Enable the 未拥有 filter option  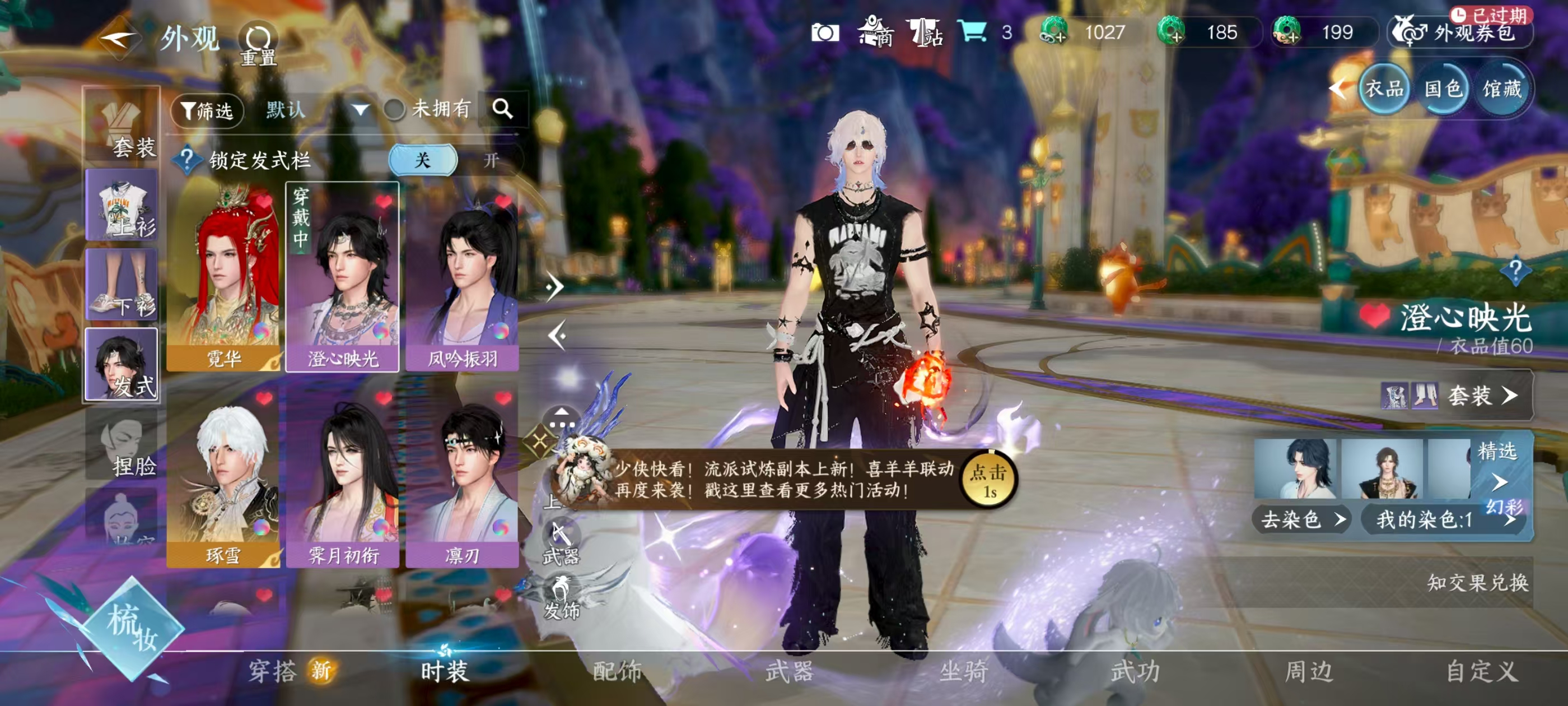[x=394, y=110]
